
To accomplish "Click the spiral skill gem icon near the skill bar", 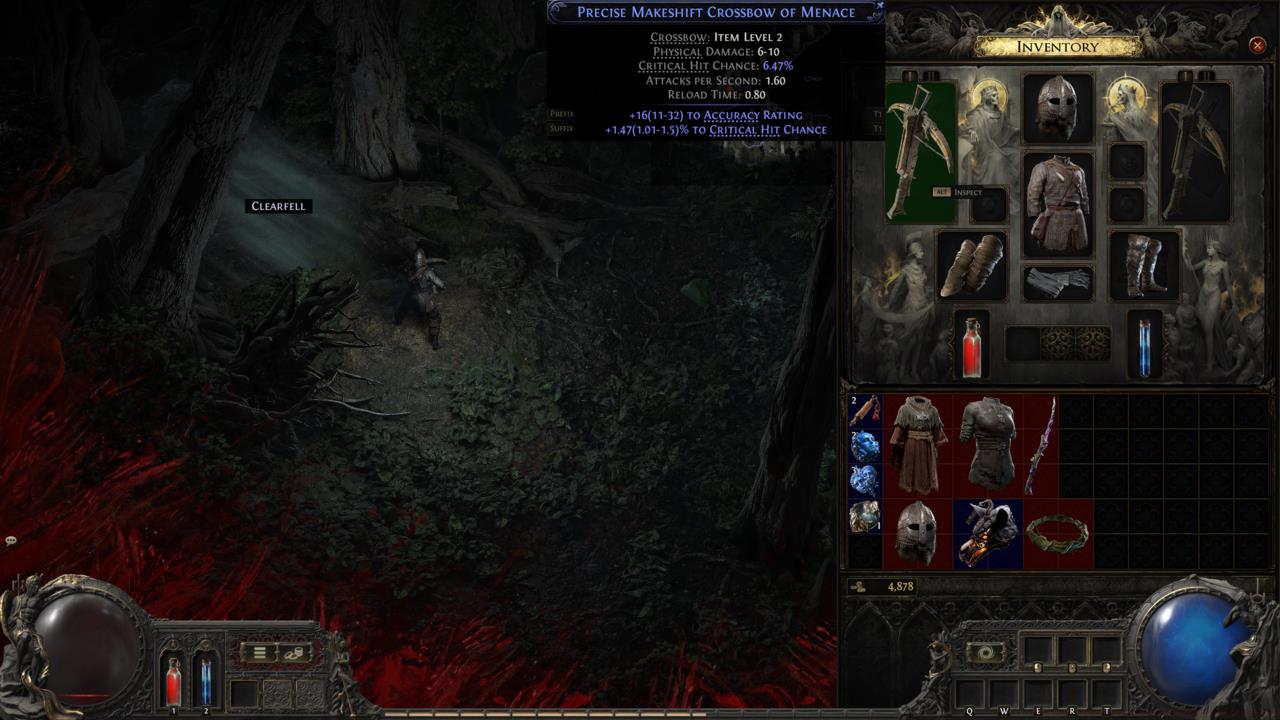I will pyautogui.click(x=986, y=650).
